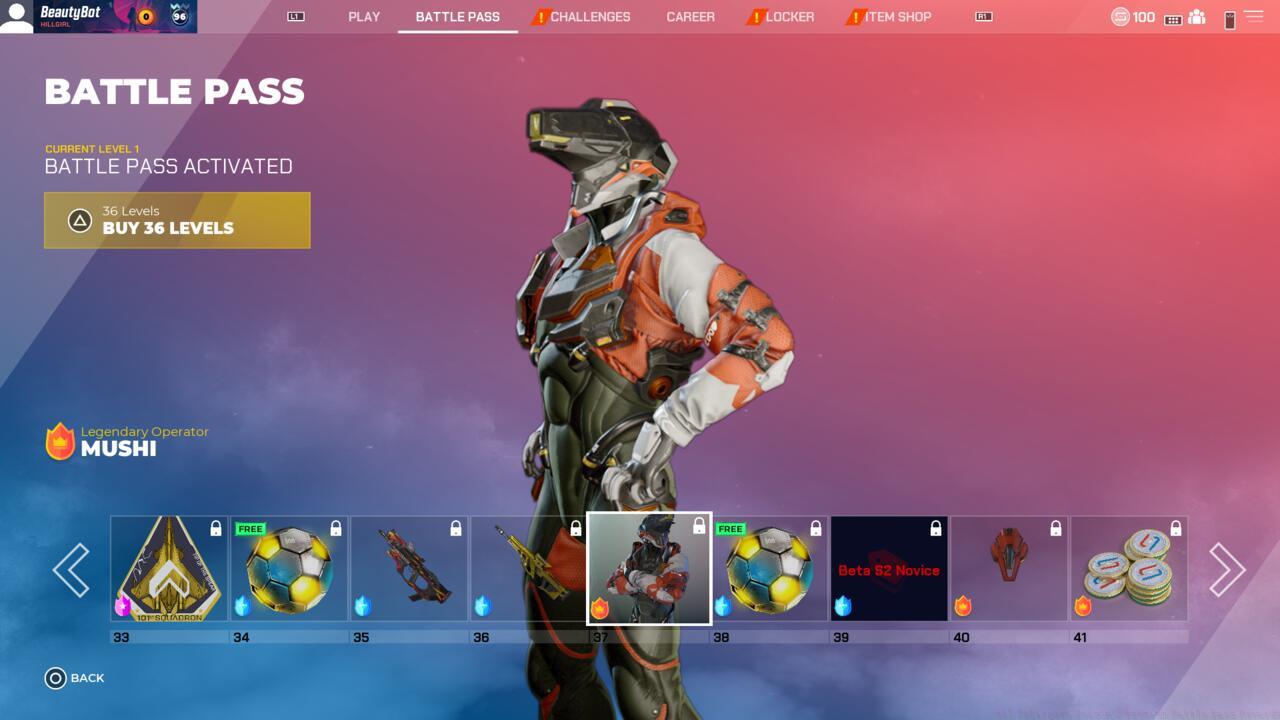Image resolution: width=1280 pixels, height=720 pixels.
Task: Choose the level 34 free soccer ball reward
Action: 289,569
